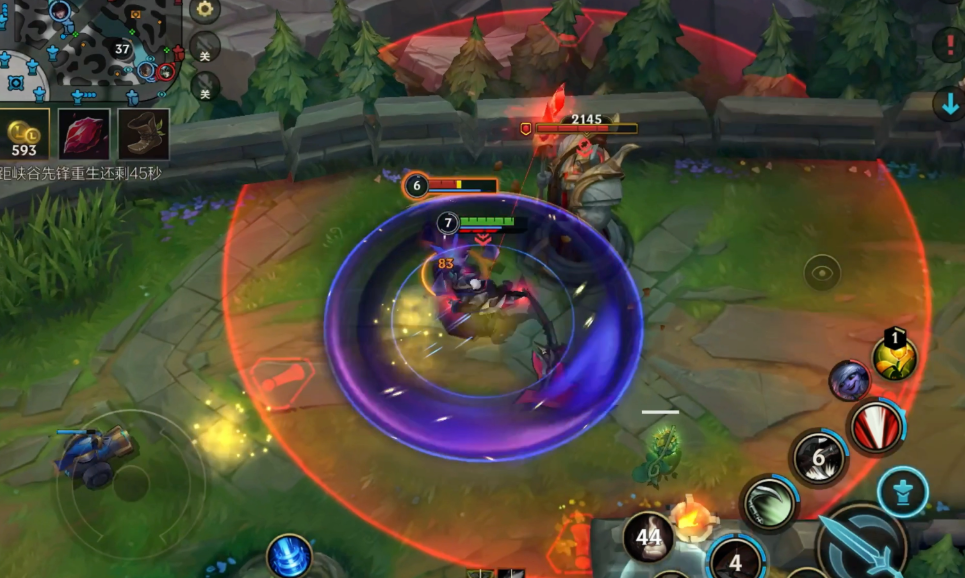Tap the summoner spell with 44 cooldown

648,536
